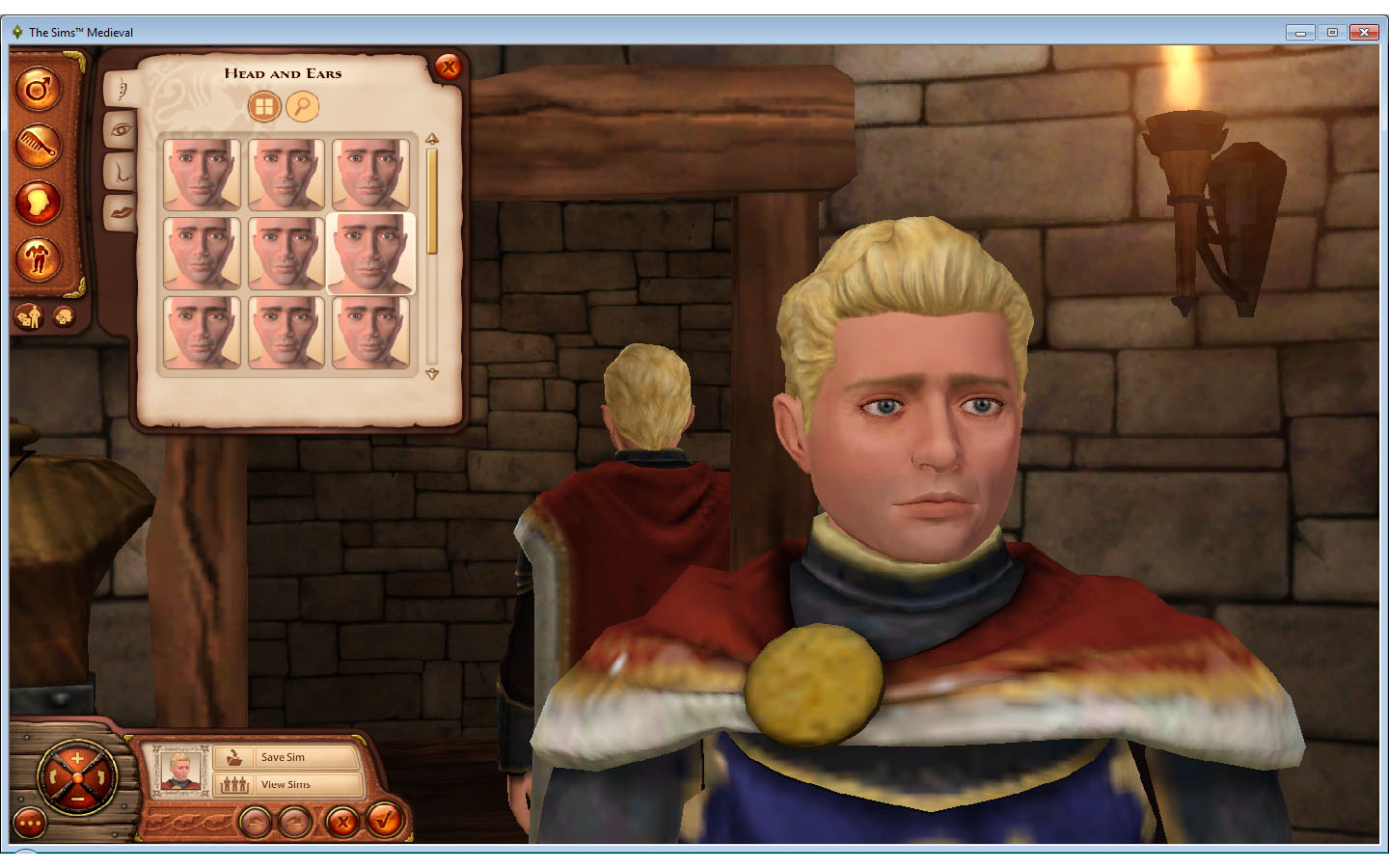Viewport: 1389px width, 868px height.
Task: Randomize the entire Sim with the dice icon
Action: pyautogui.click(x=29, y=315)
